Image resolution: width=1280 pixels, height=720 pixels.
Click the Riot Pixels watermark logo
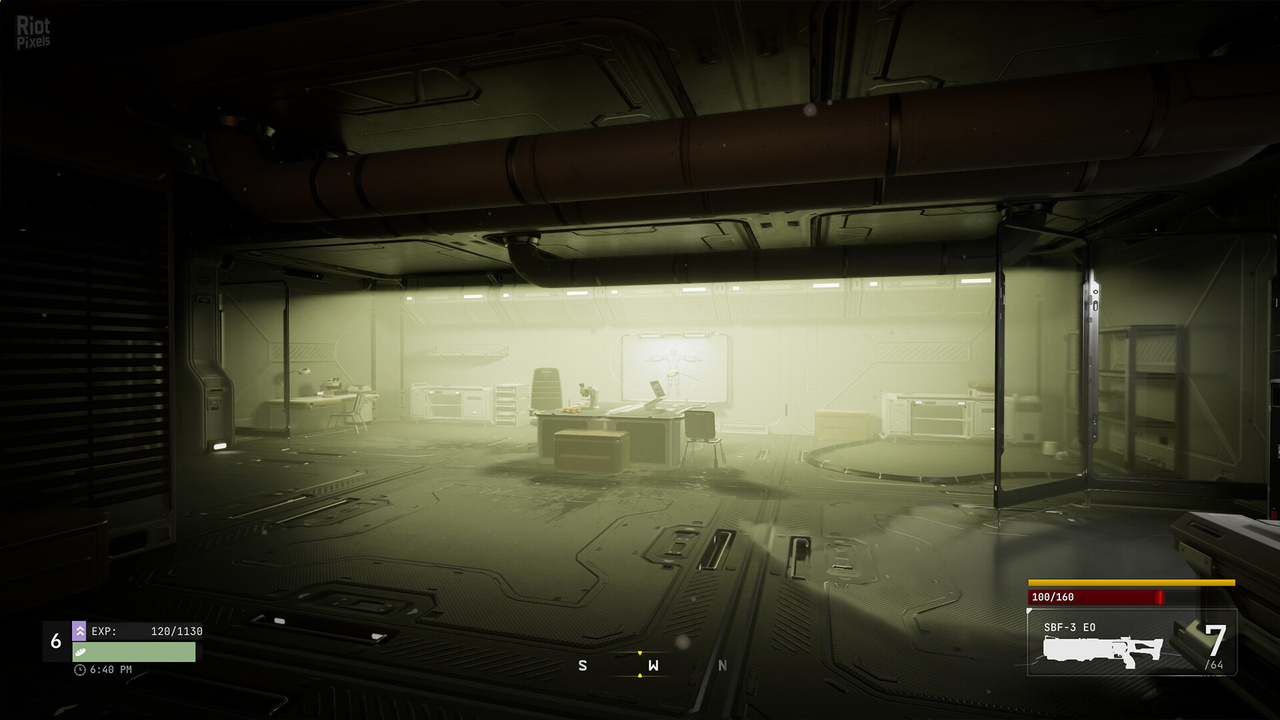tap(33, 32)
